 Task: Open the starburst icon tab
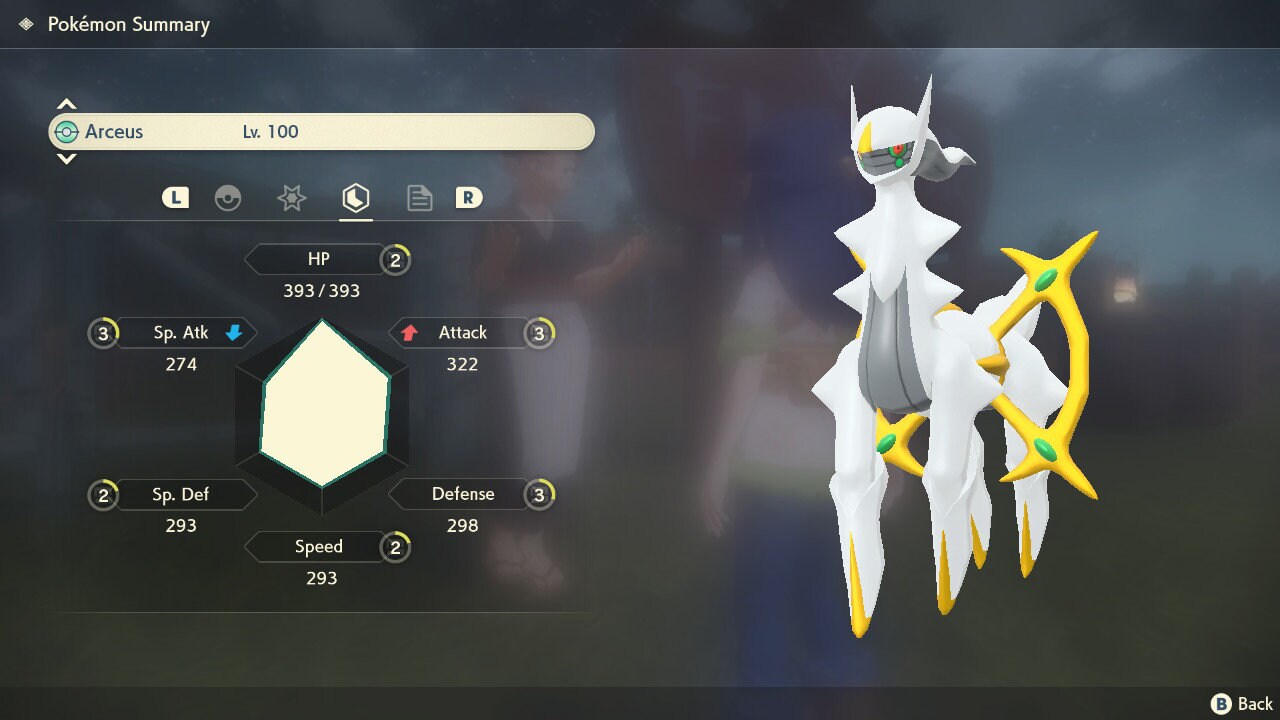point(291,198)
